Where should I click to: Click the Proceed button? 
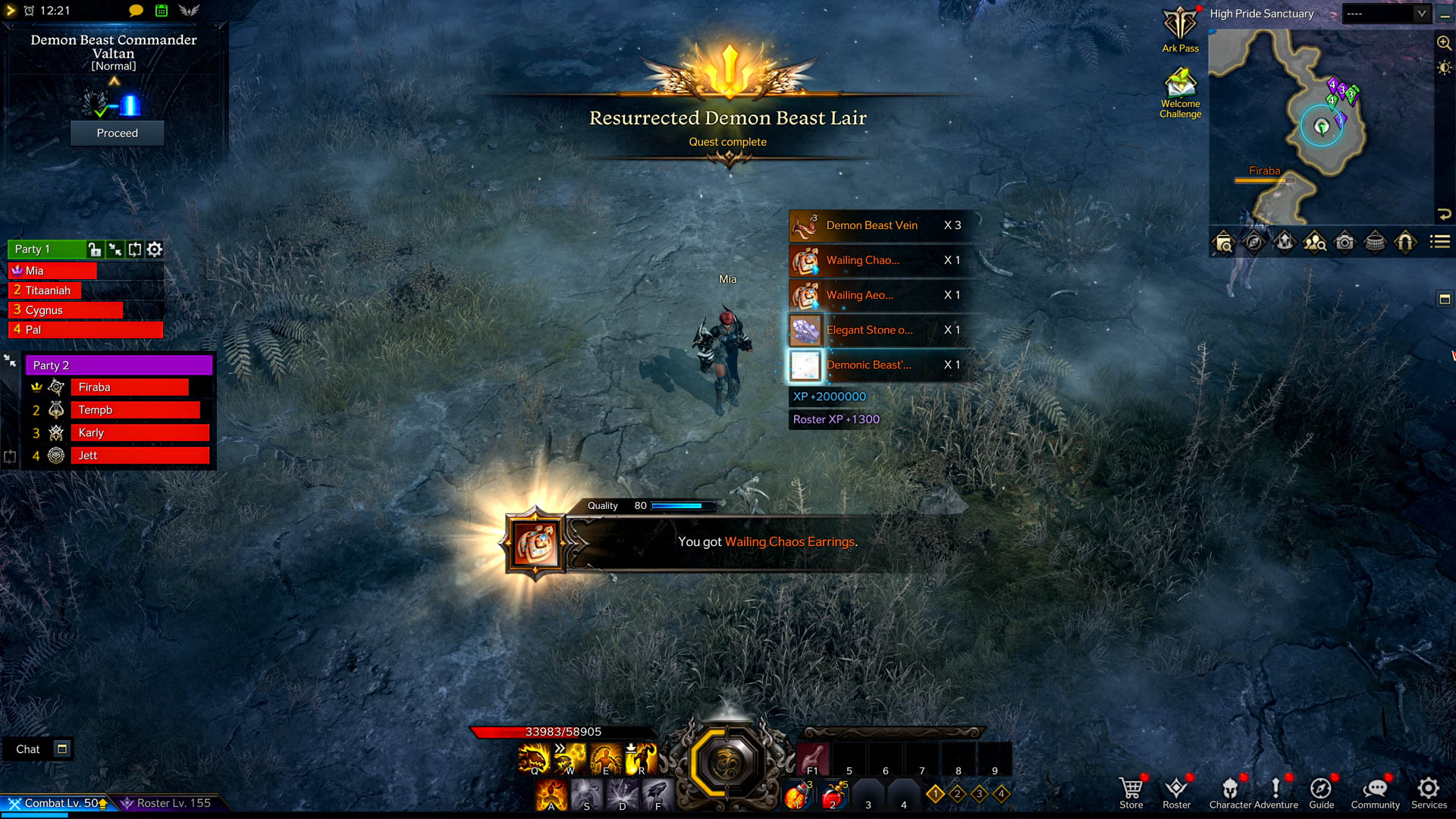click(117, 133)
